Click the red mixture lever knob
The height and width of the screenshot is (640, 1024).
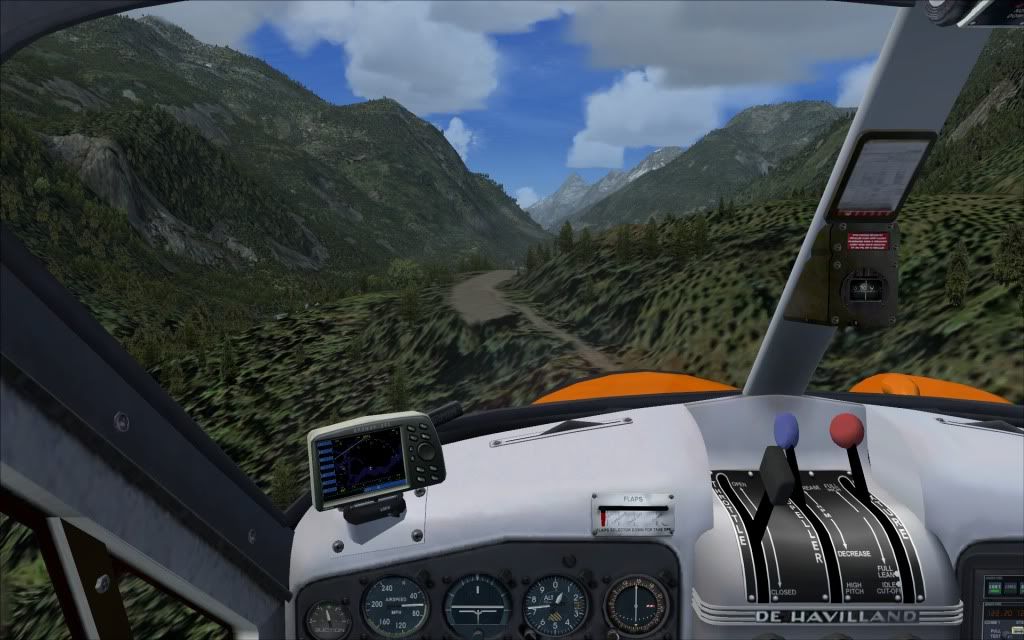pos(846,430)
